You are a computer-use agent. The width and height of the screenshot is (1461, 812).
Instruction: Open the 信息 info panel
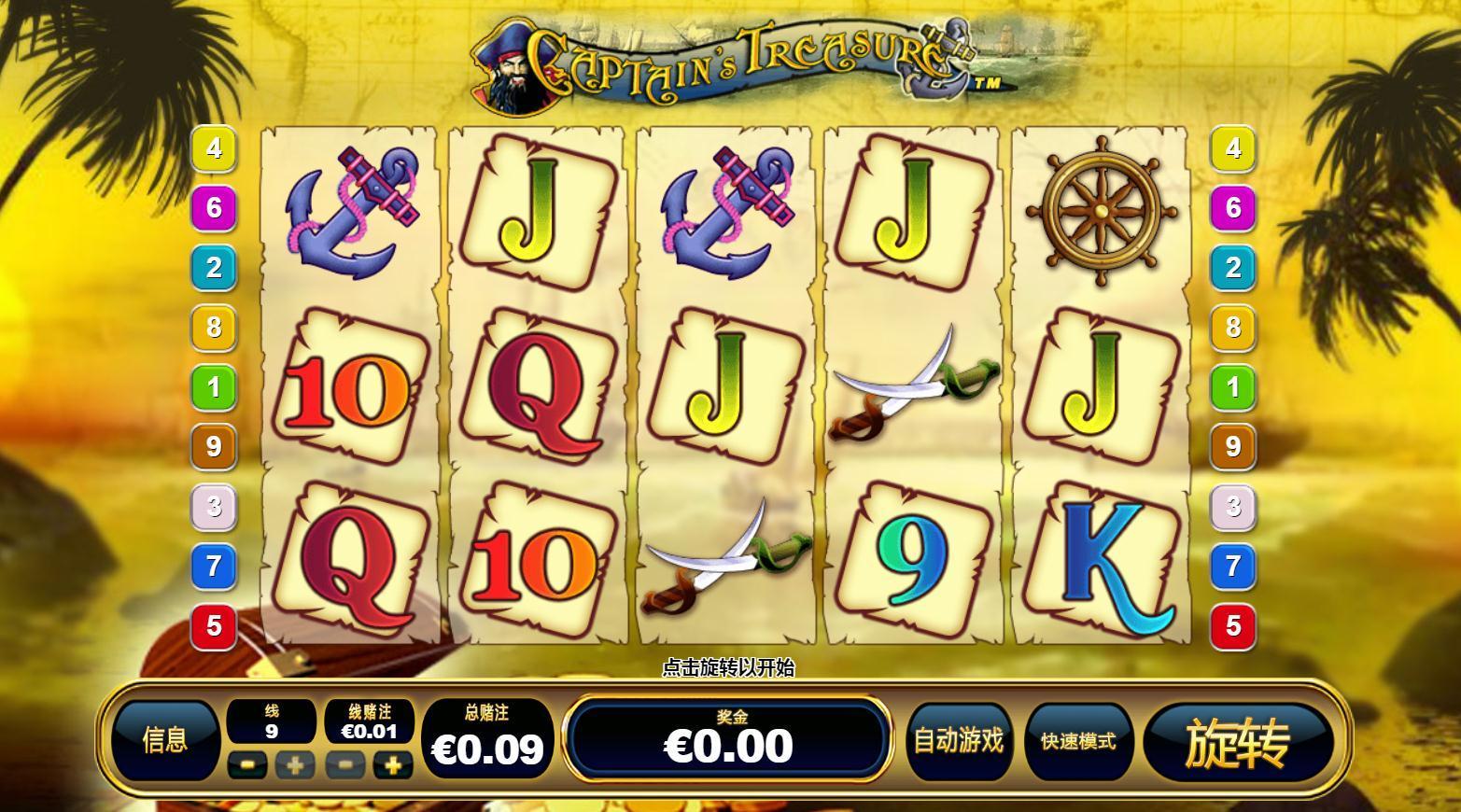coord(165,740)
